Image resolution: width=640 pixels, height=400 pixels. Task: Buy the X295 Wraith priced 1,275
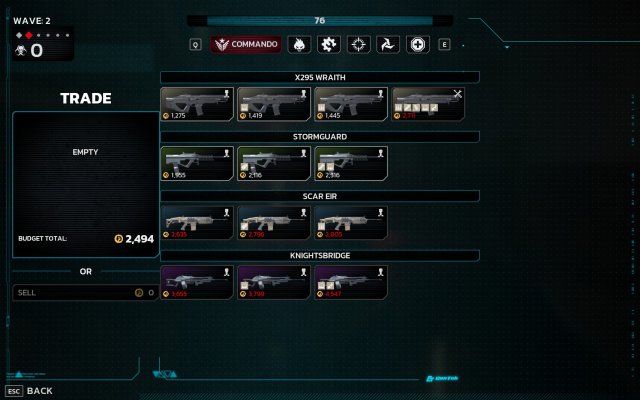(198, 104)
